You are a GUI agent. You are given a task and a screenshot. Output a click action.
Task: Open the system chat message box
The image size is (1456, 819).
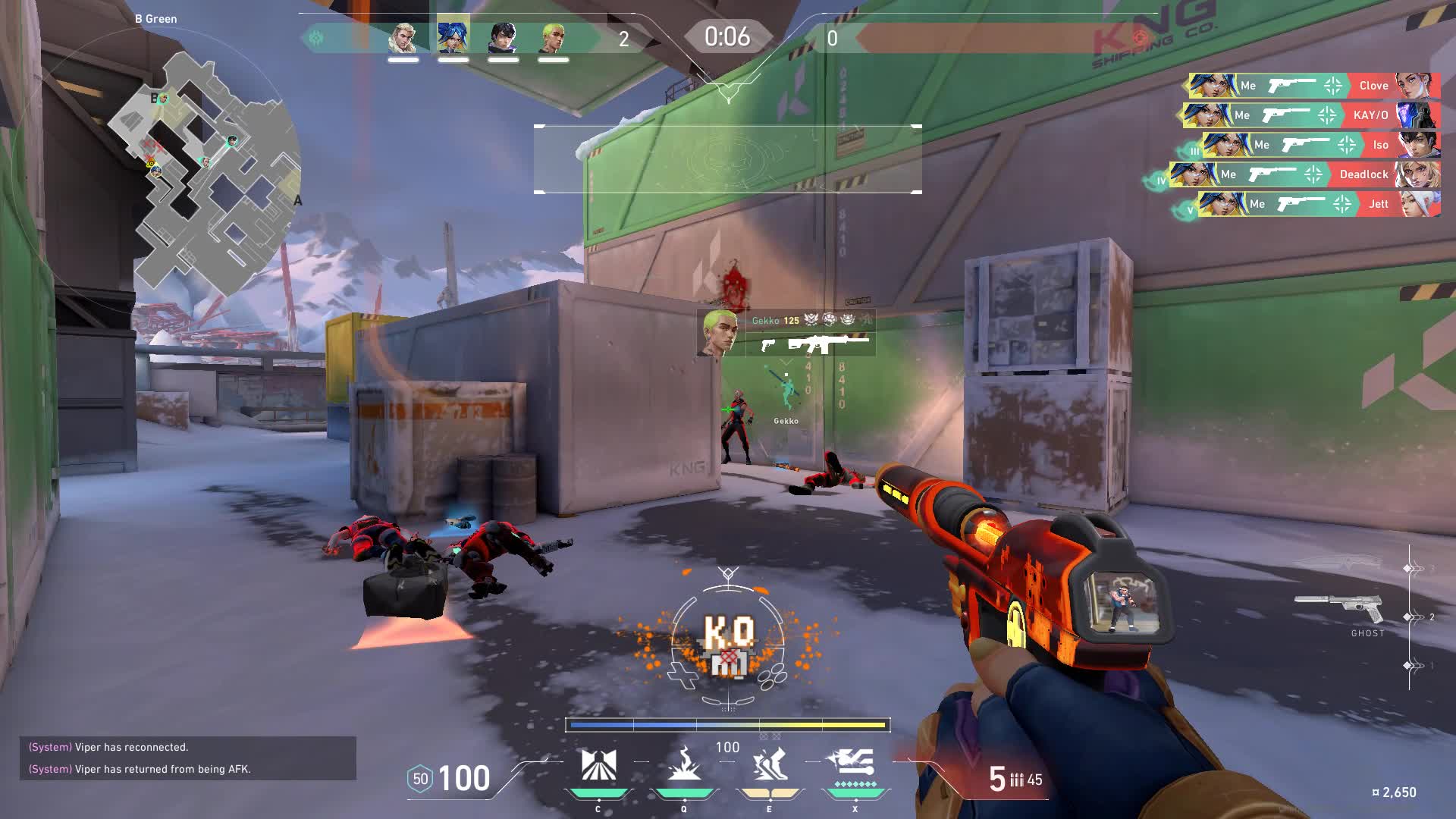point(187,758)
